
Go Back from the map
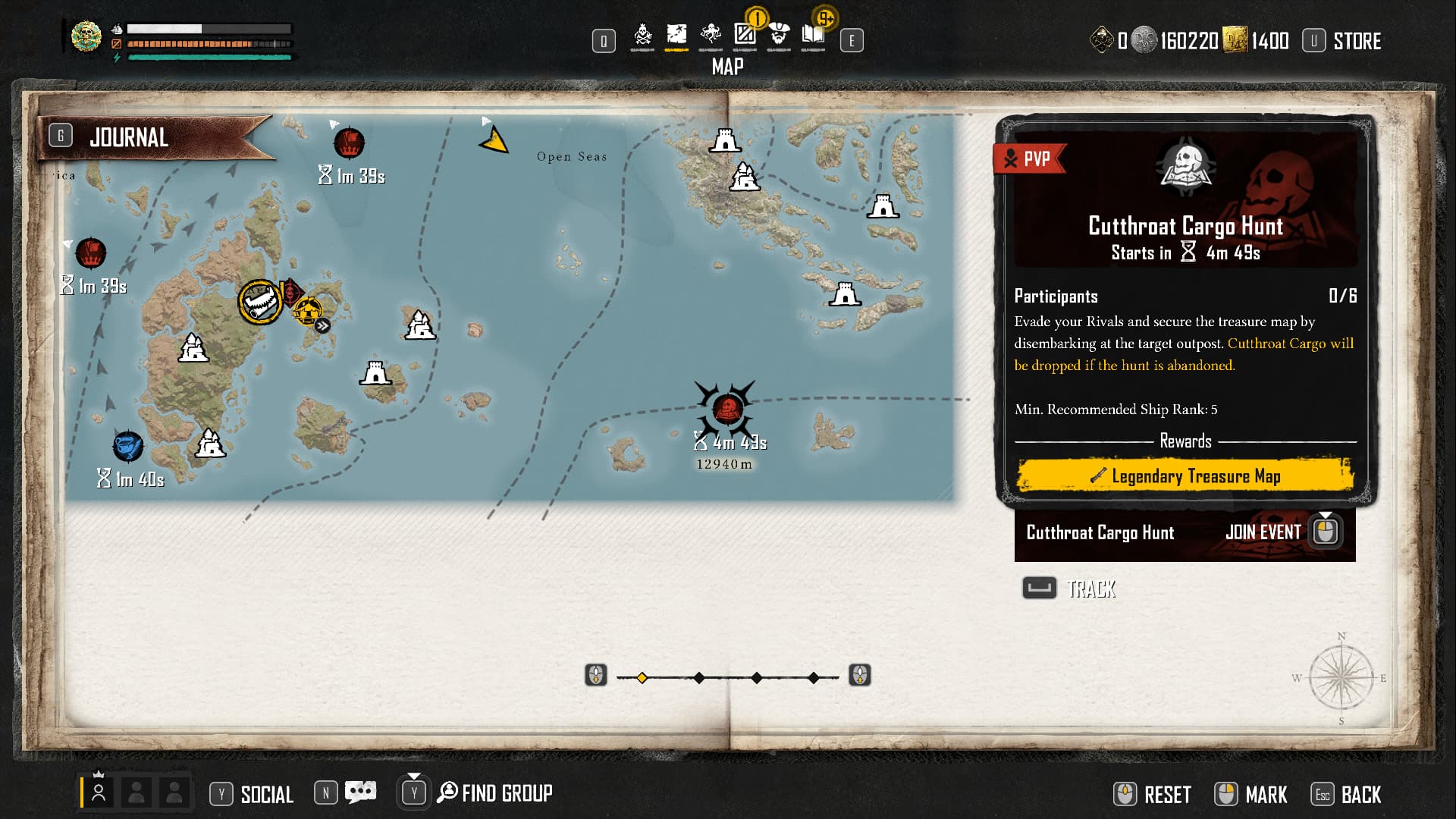tap(1360, 795)
